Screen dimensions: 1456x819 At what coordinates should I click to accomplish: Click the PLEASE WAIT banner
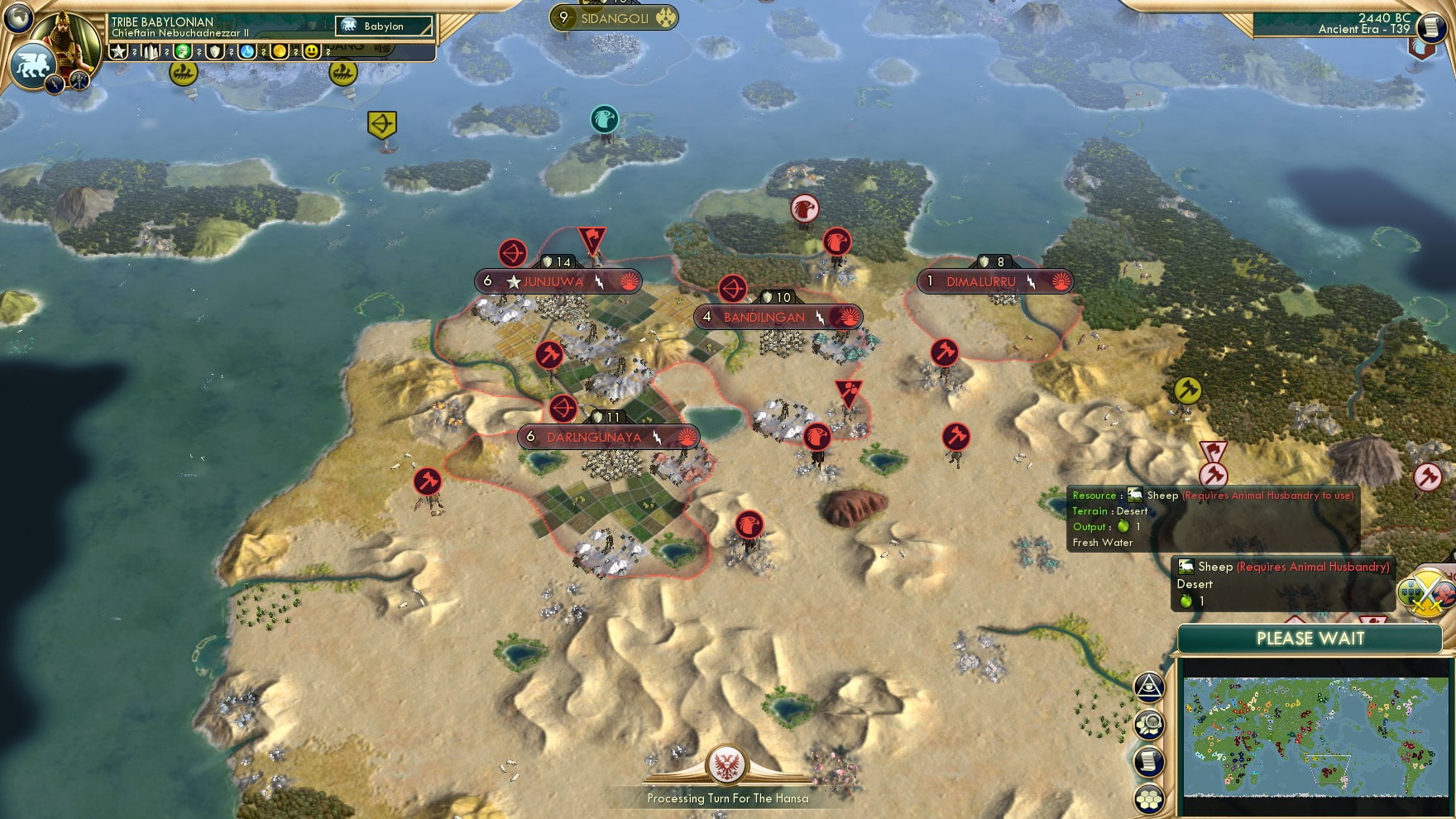[1310, 639]
